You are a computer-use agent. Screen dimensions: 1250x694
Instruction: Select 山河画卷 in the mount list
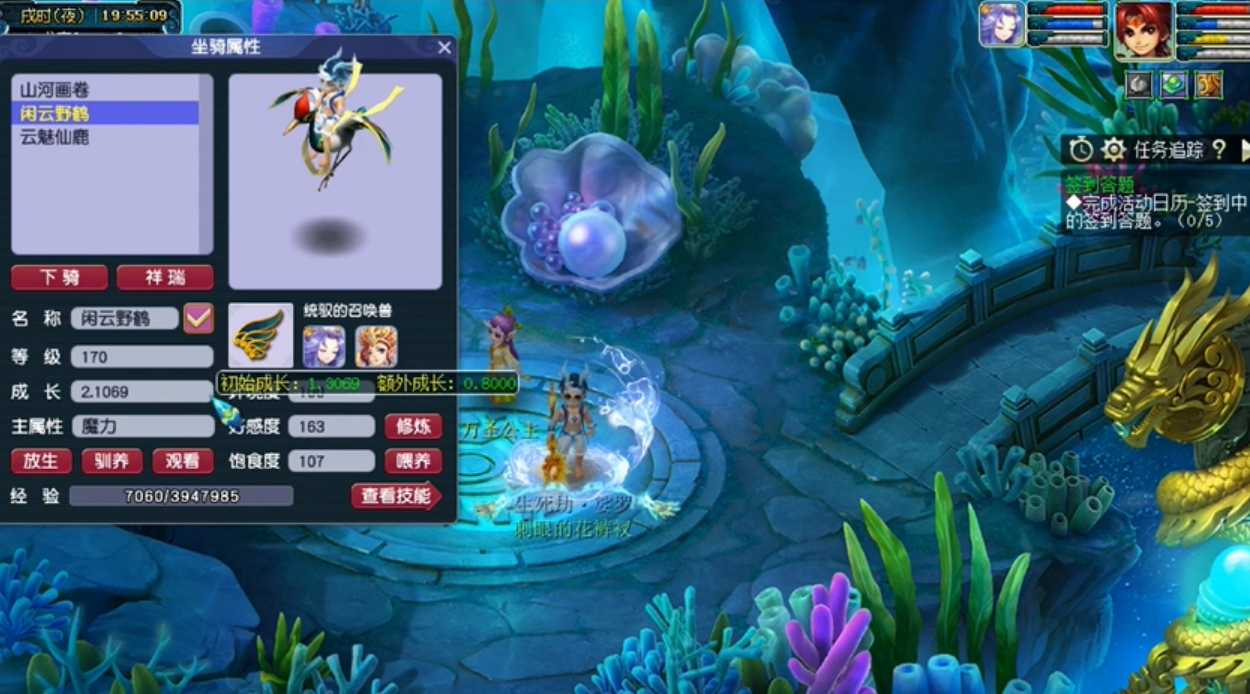pos(55,90)
